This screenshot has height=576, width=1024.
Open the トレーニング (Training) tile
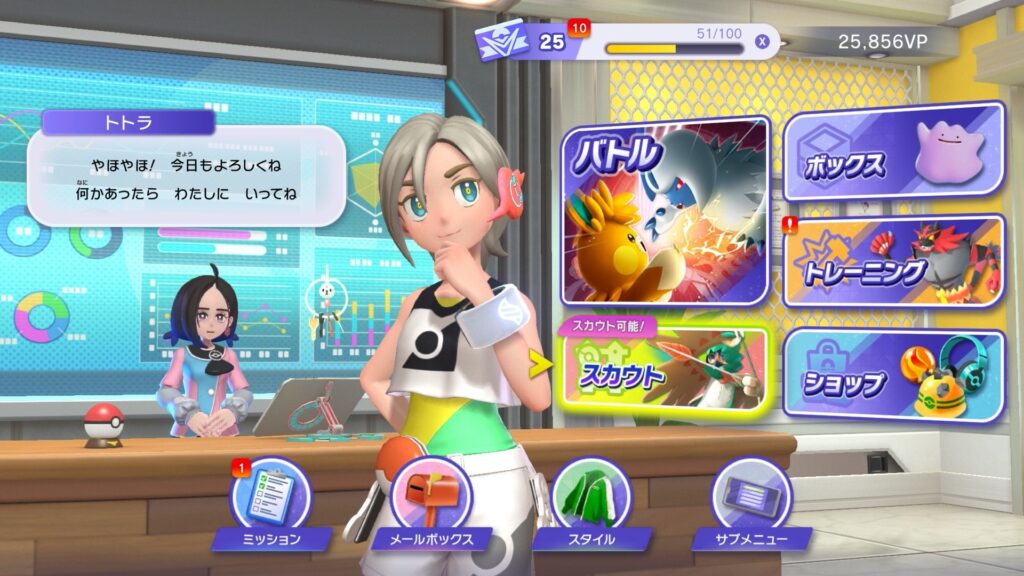893,260
